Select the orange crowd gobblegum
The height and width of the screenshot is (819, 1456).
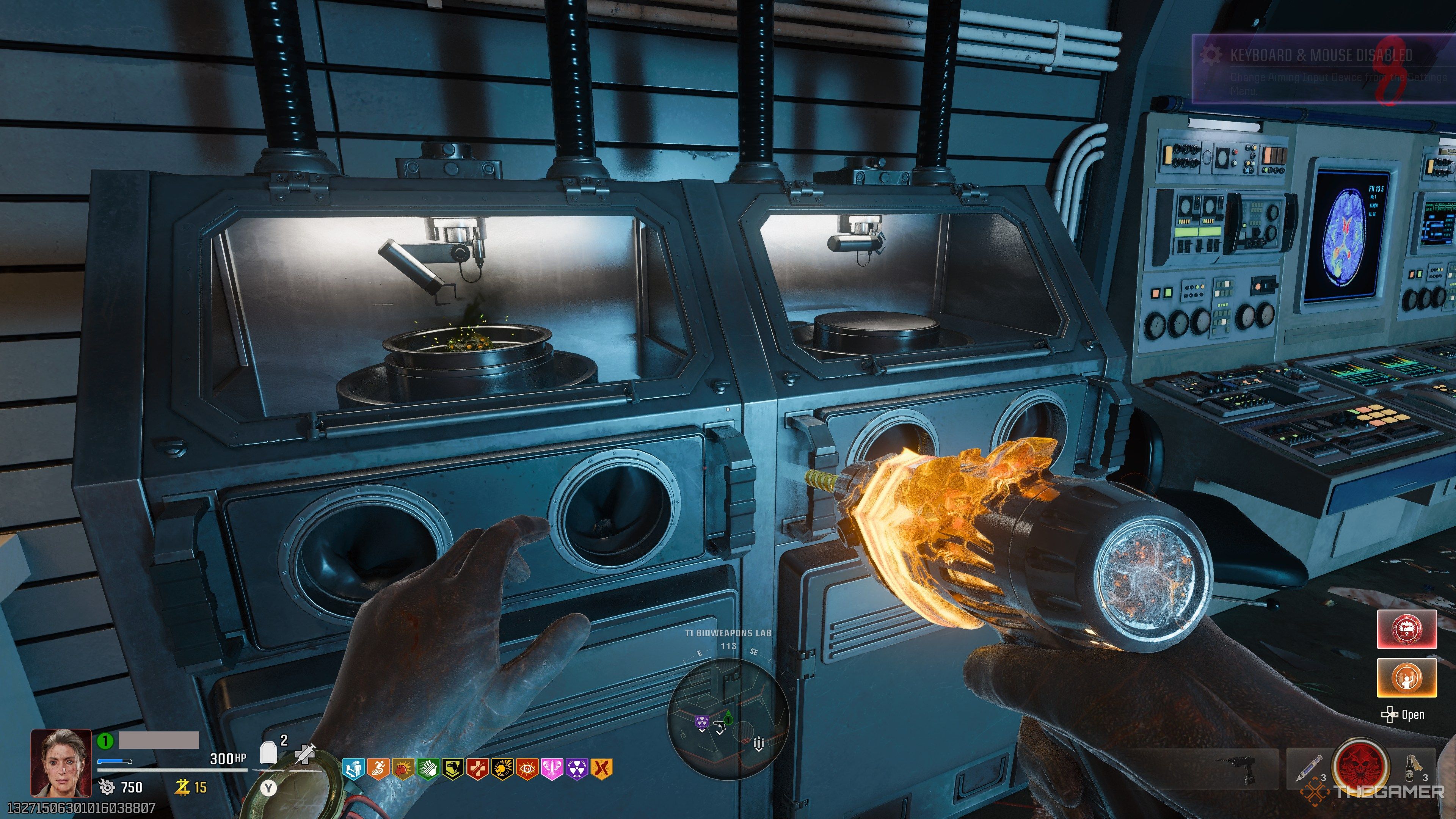(x=1406, y=677)
